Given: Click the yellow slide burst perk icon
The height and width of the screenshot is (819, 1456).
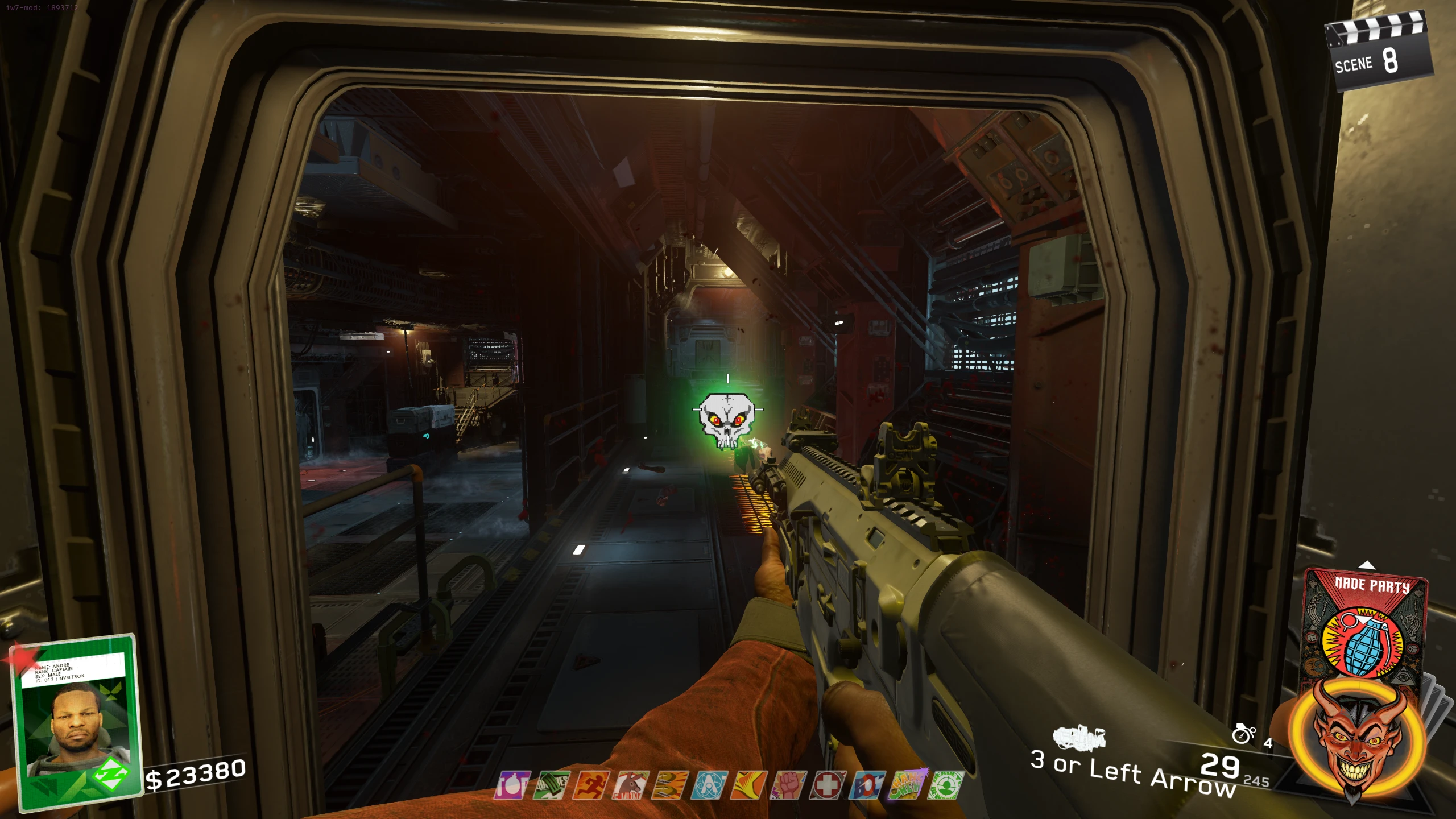Looking at the screenshot, I should coord(748,786).
